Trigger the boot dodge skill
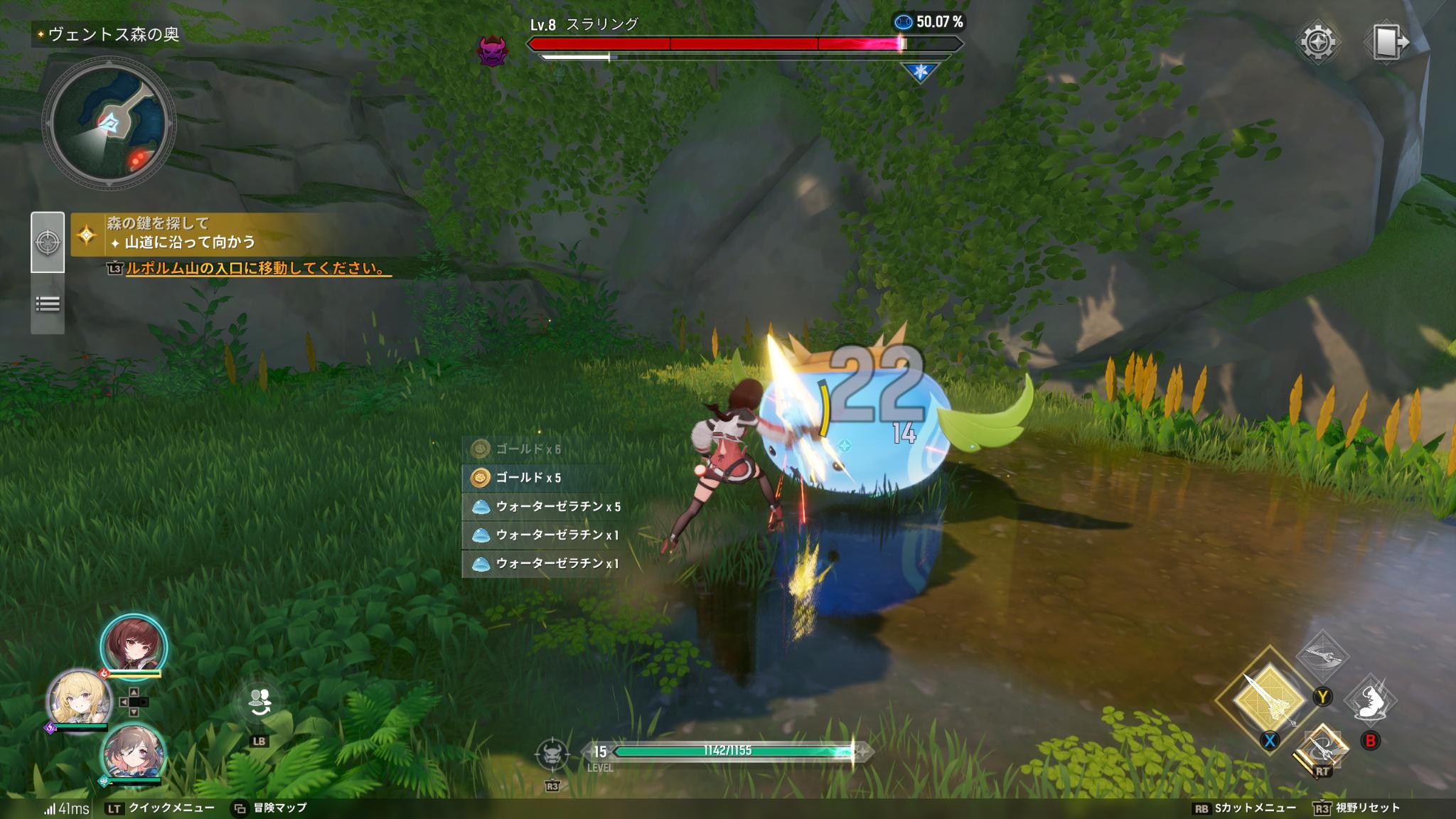Viewport: 1456px width, 819px height. 1370,700
